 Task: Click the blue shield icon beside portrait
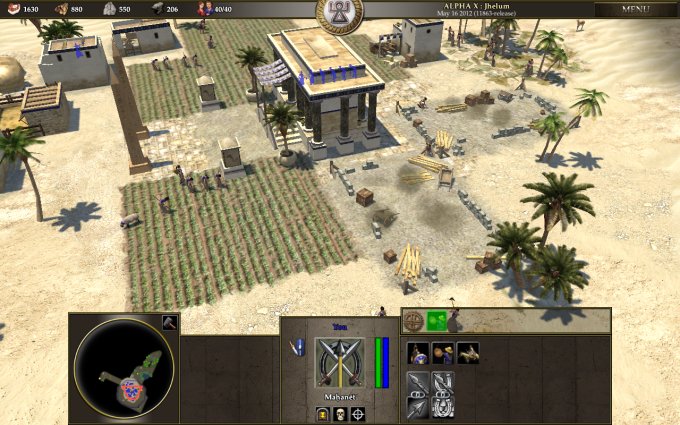(x=296, y=346)
